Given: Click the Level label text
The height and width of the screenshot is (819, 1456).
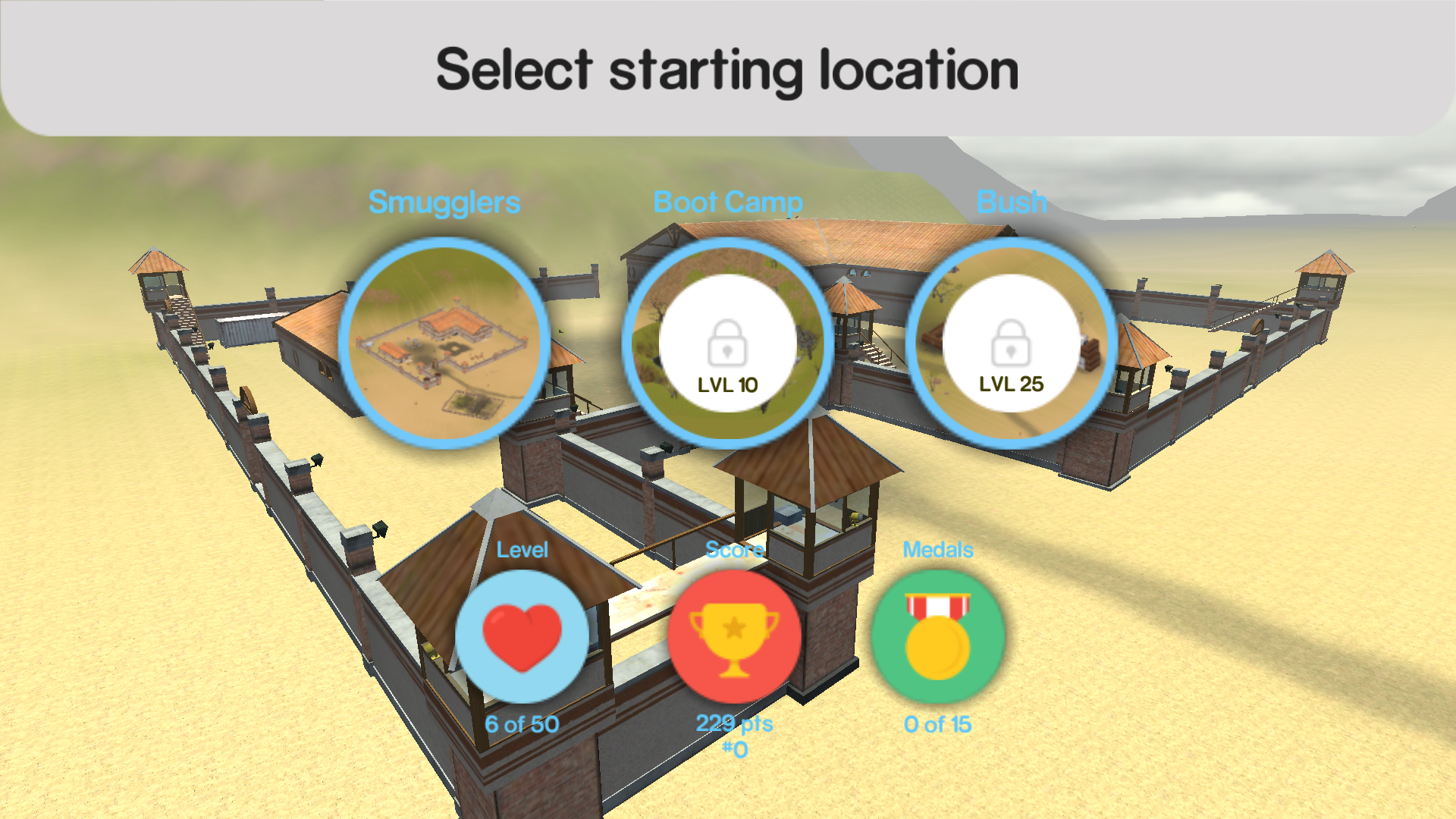Looking at the screenshot, I should click(522, 549).
